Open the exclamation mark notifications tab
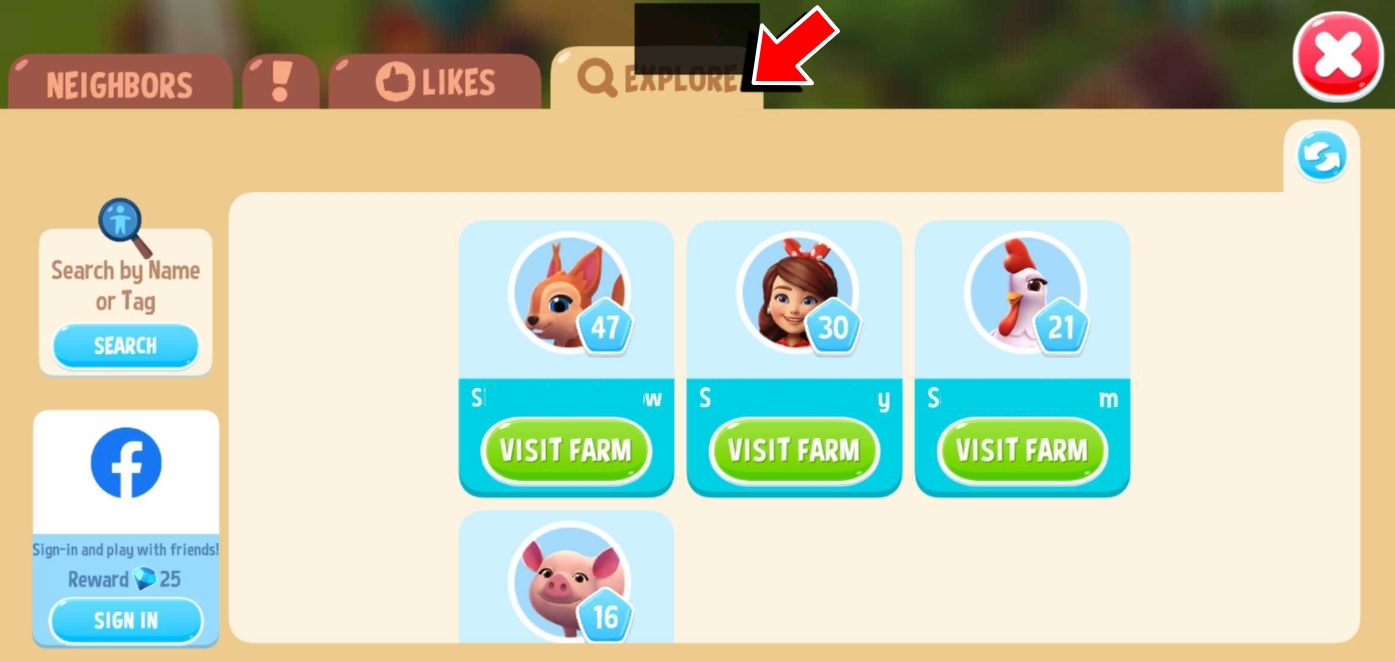The width and height of the screenshot is (1395, 662). (281, 82)
